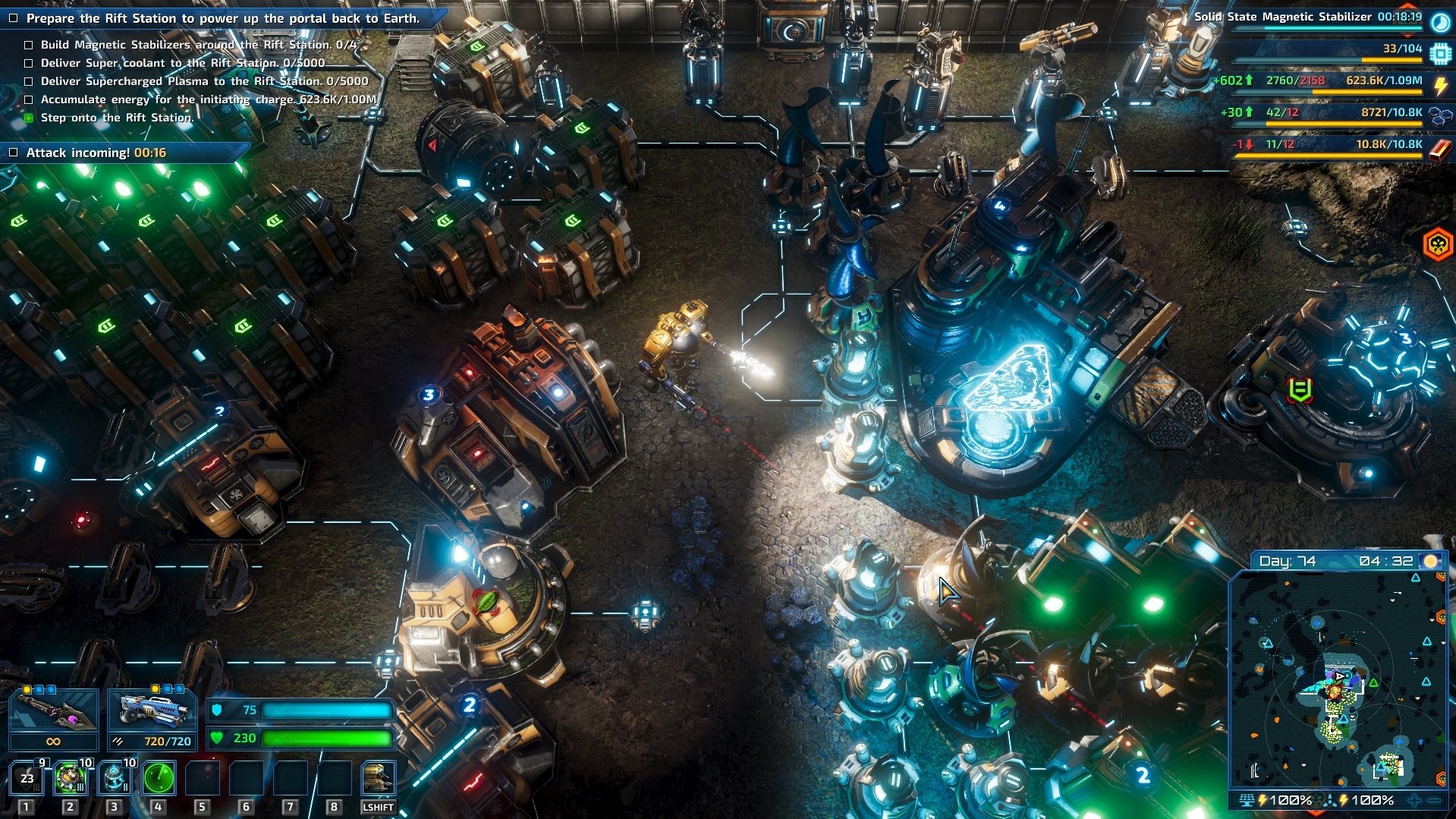This screenshot has width=1456, height=819.
Task: Click the yellow mech dash ability icon
Action: coord(378,778)
